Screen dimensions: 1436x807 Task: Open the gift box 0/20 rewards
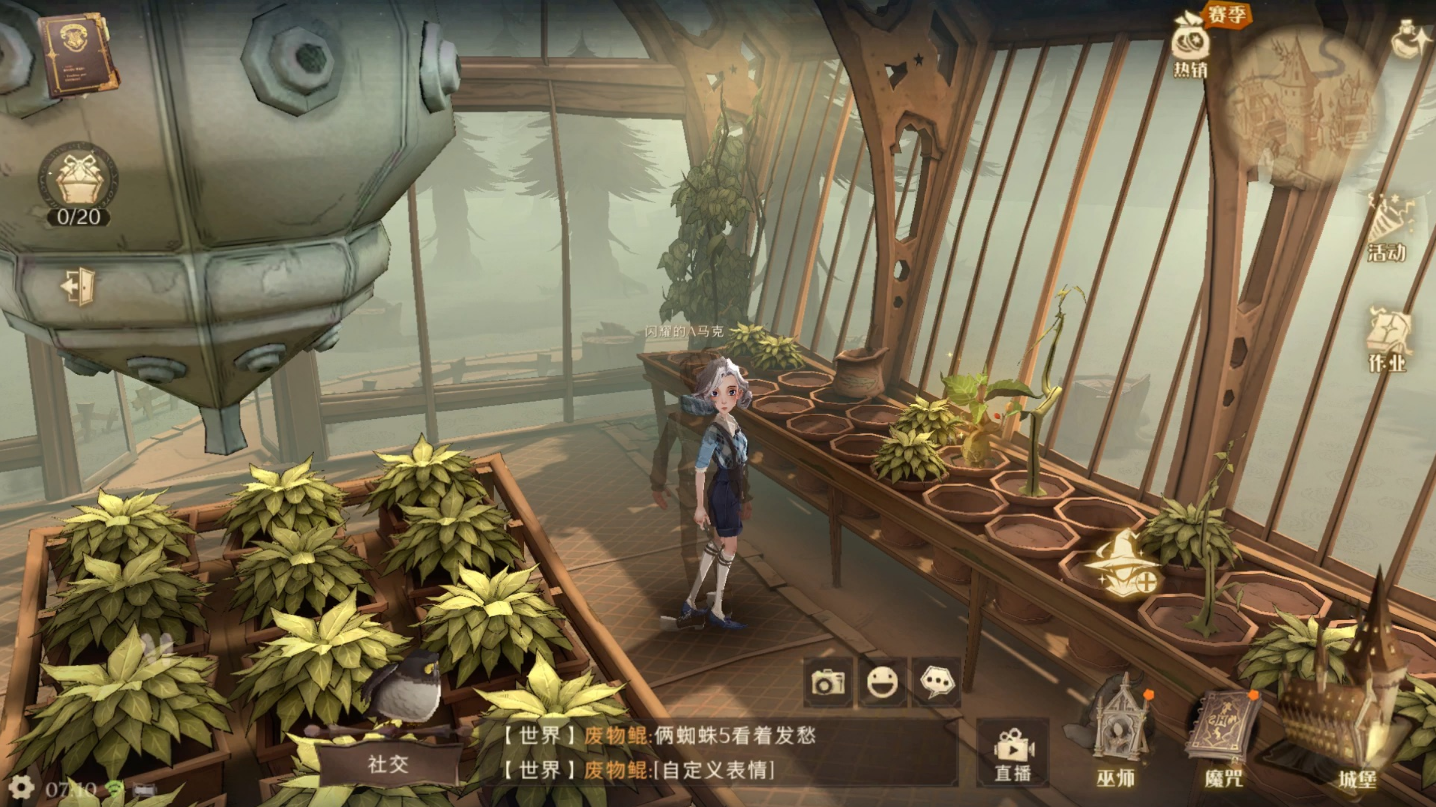coord(78,182)
